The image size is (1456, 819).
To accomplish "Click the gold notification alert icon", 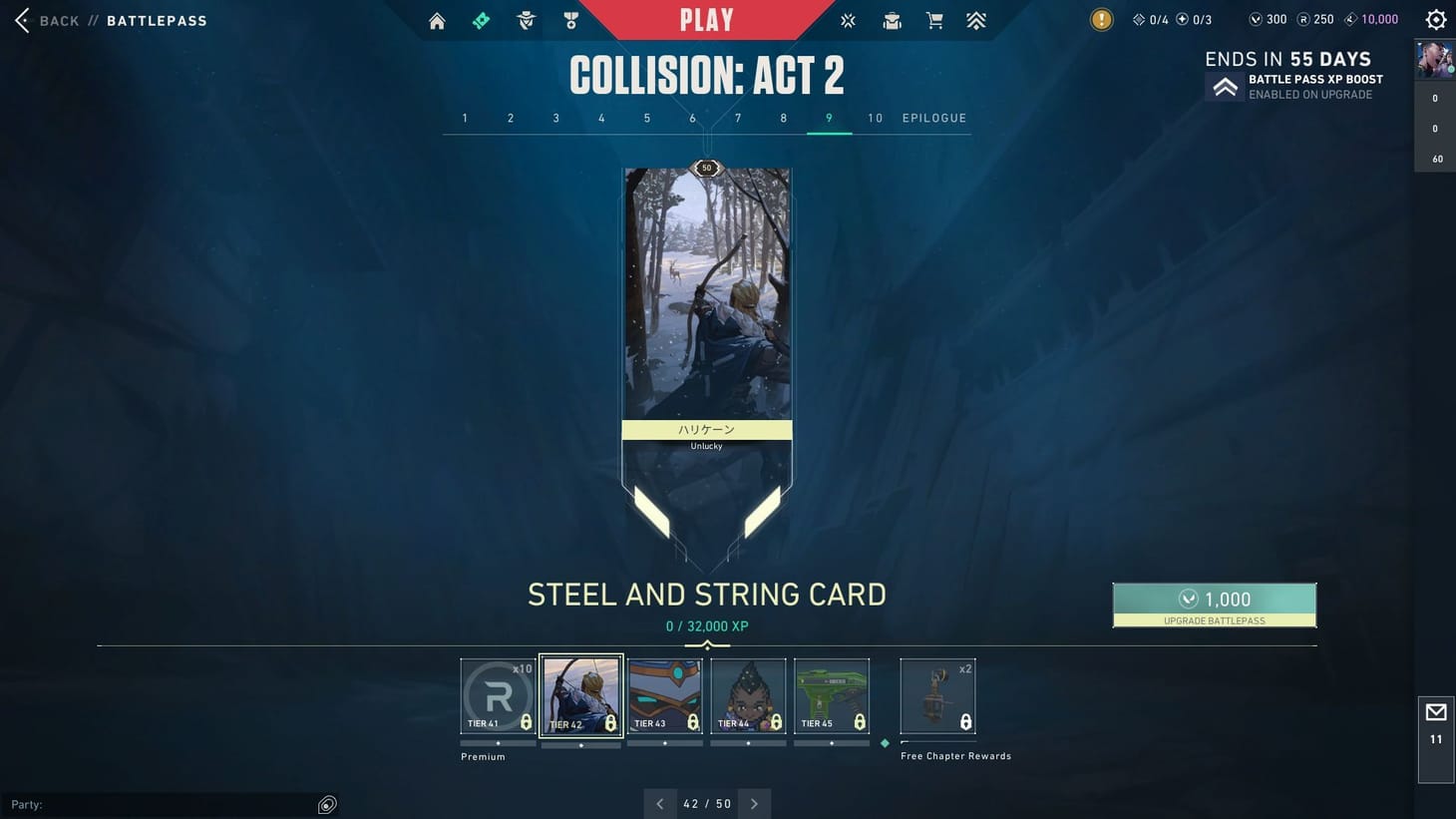I will [x=1101, y=19].
